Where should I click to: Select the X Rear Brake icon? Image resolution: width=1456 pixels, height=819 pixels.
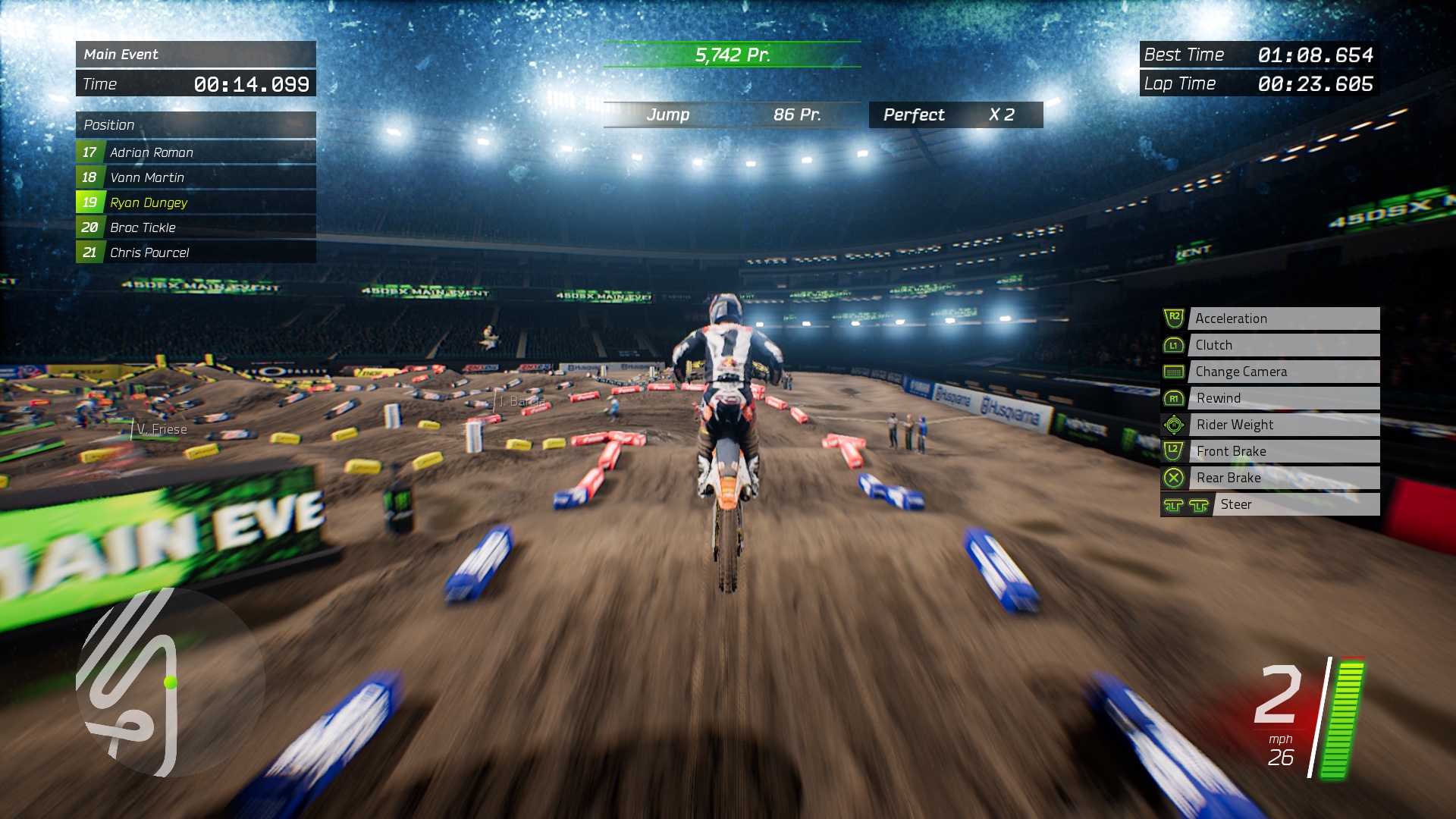[x=1172, y=478]
